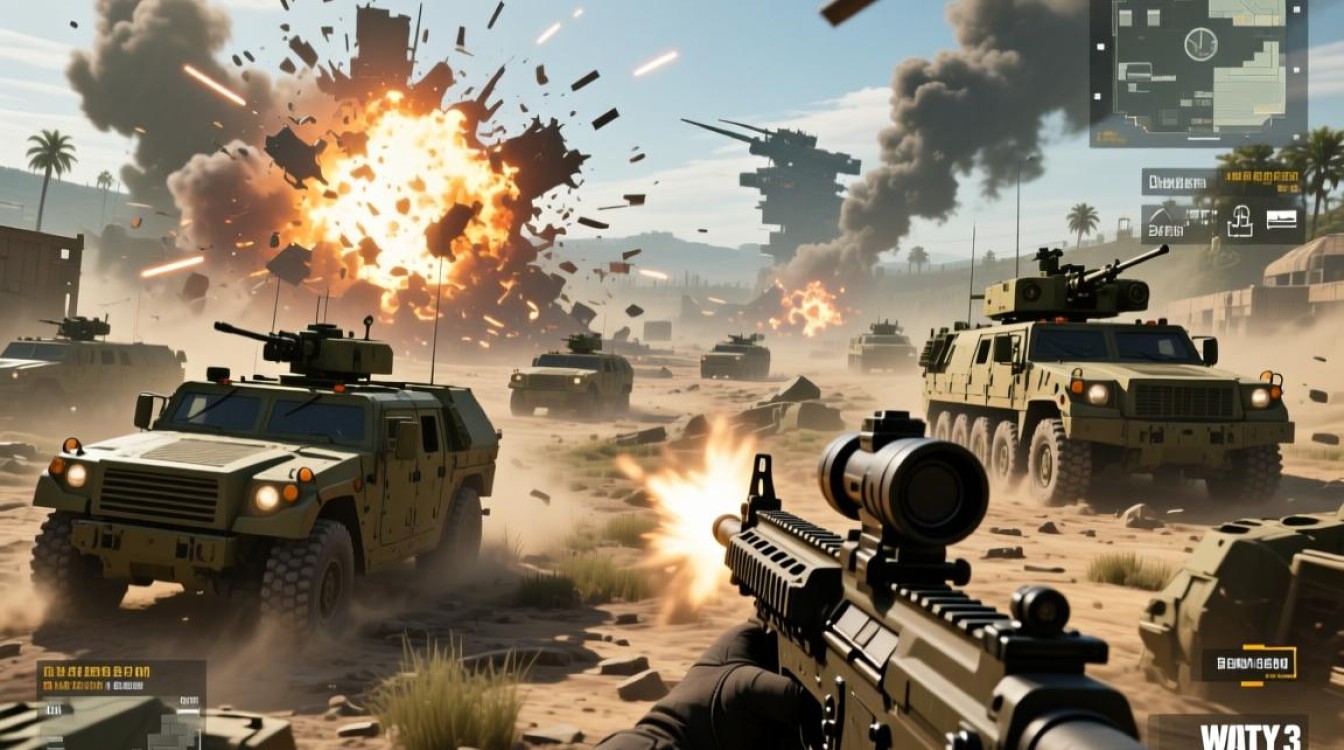Select the white vehicle silhouette icon

1282,220
